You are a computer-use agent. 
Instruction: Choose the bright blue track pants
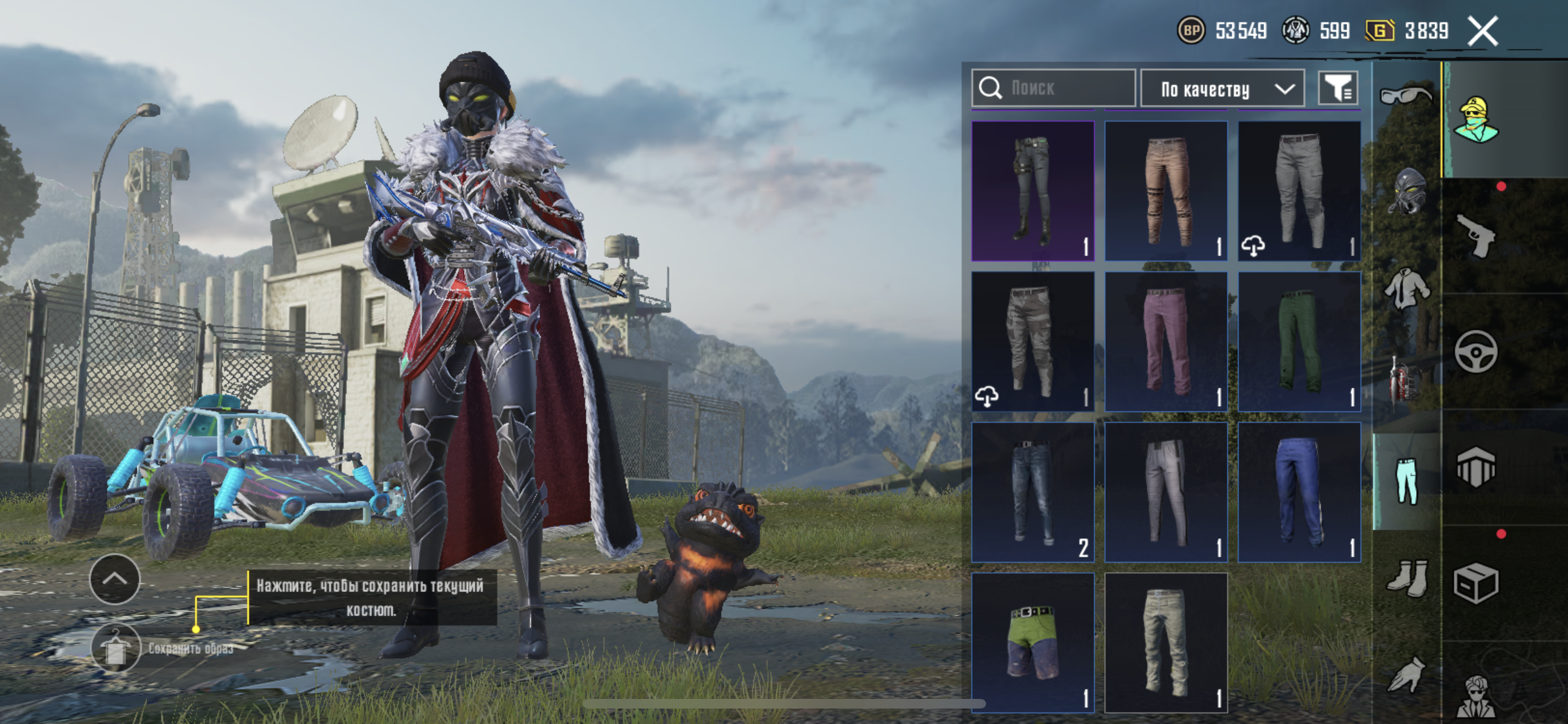1299,492
